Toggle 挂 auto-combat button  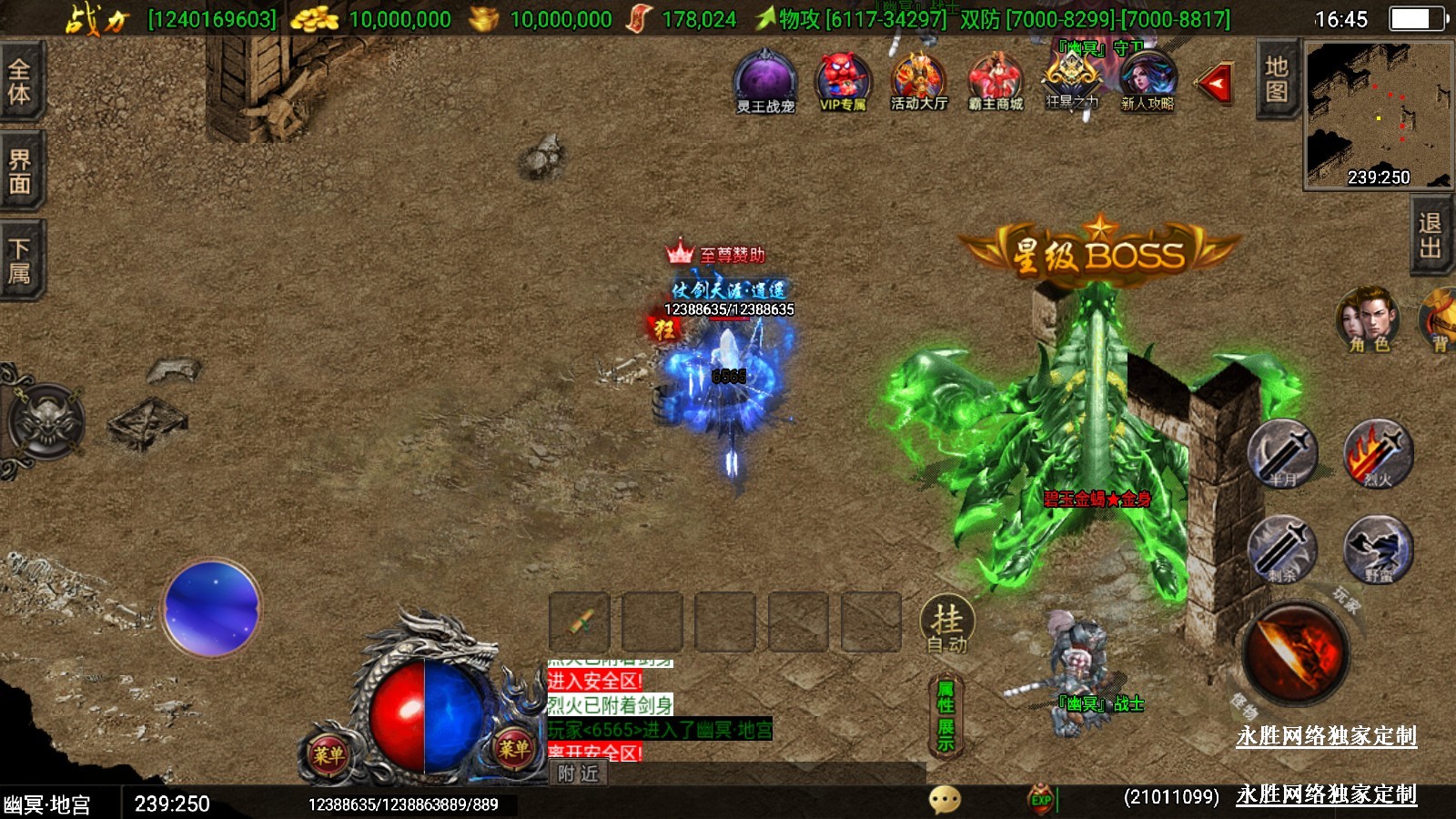(x=946, y=625)
